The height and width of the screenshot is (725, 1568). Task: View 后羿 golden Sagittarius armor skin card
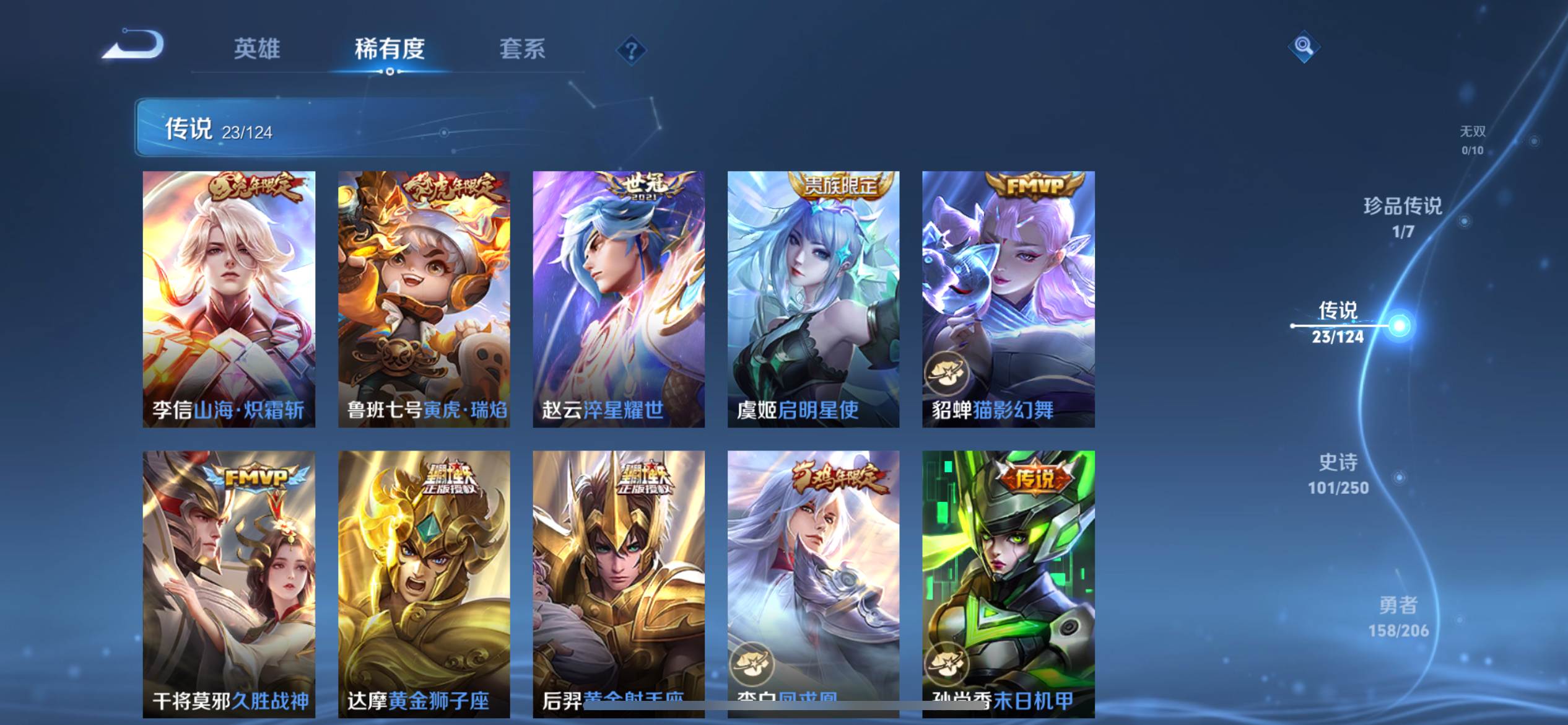619,584
